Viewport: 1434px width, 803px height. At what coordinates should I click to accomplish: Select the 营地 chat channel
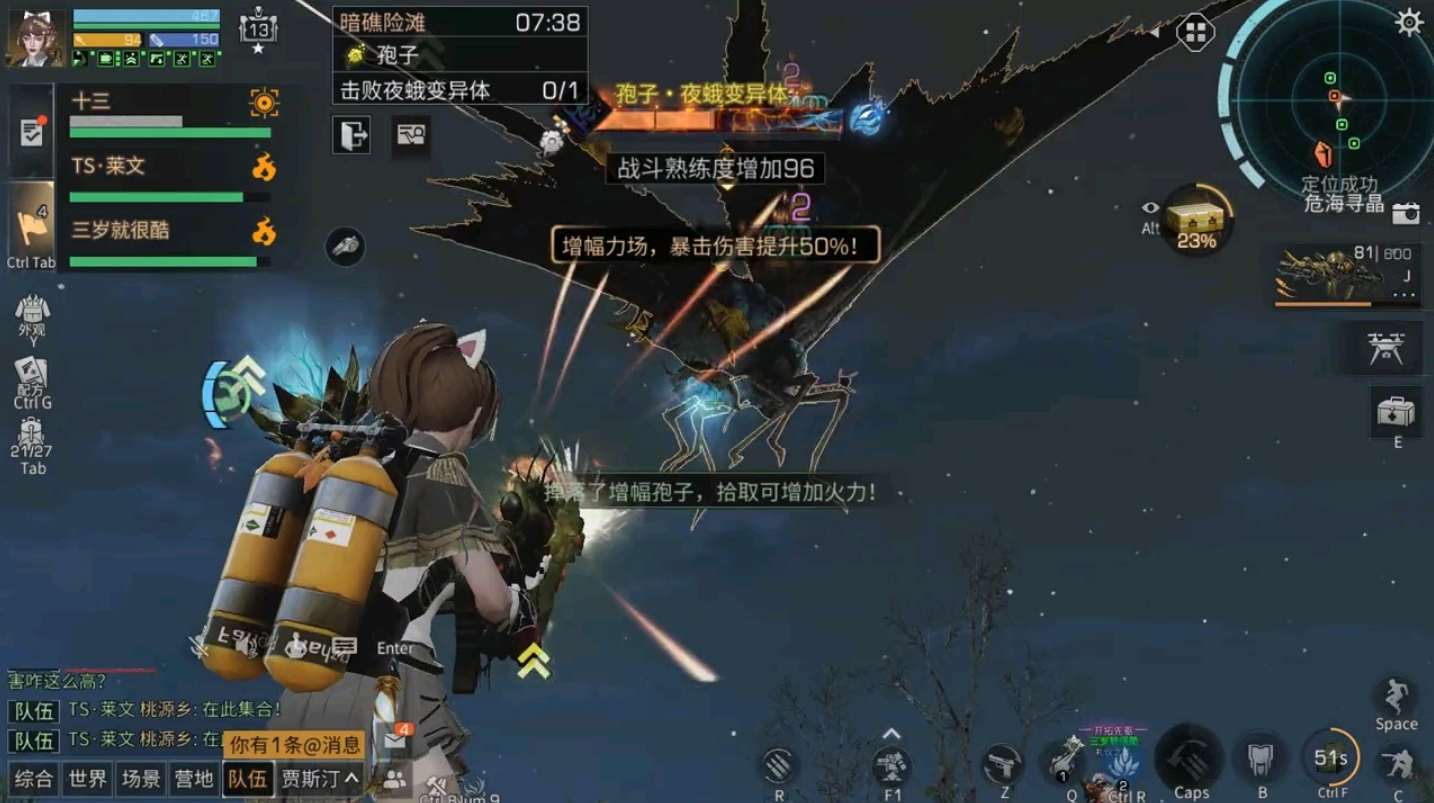(x=194, y=778)
